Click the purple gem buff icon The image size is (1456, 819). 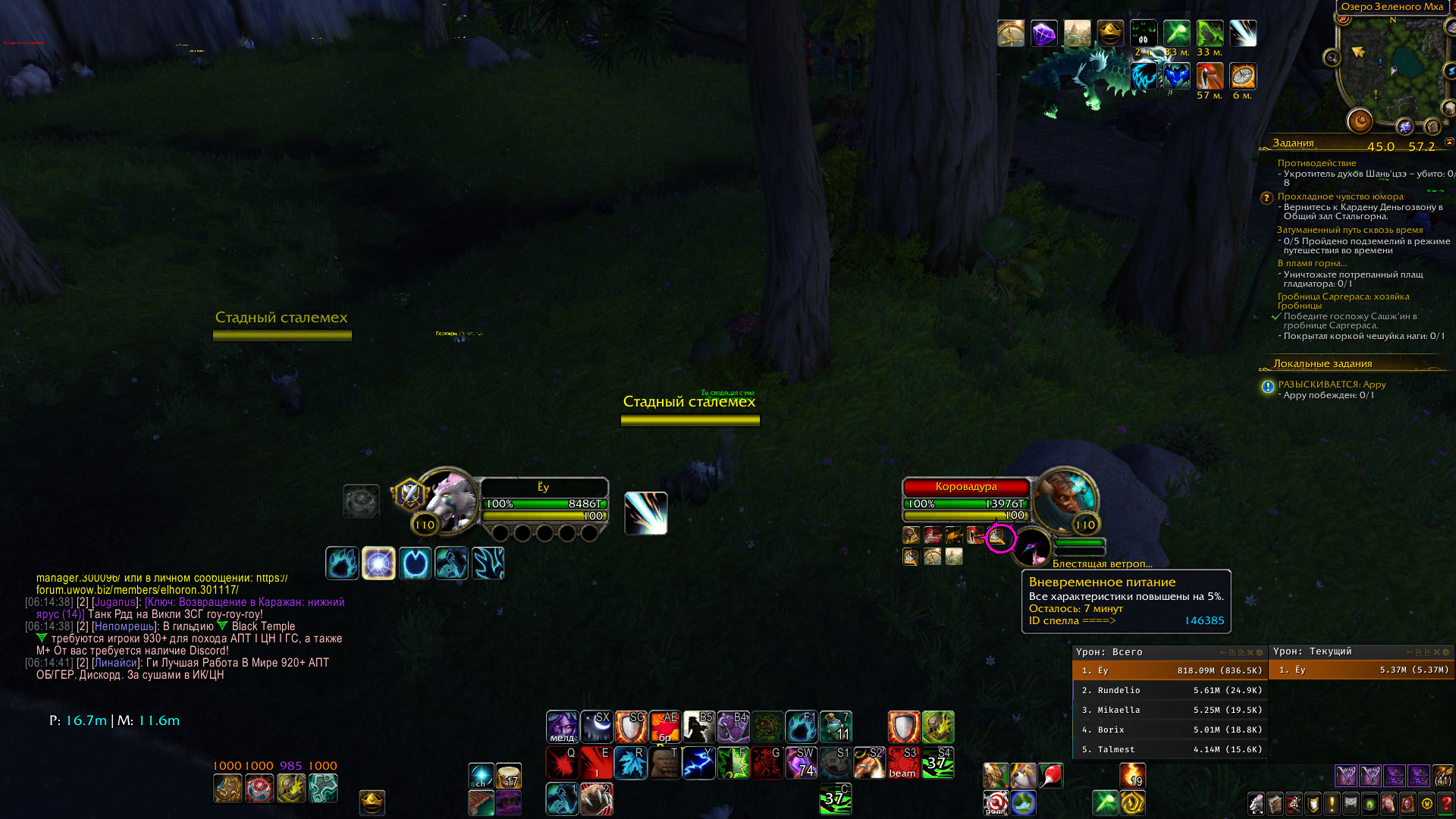(x=1043, y=33)
